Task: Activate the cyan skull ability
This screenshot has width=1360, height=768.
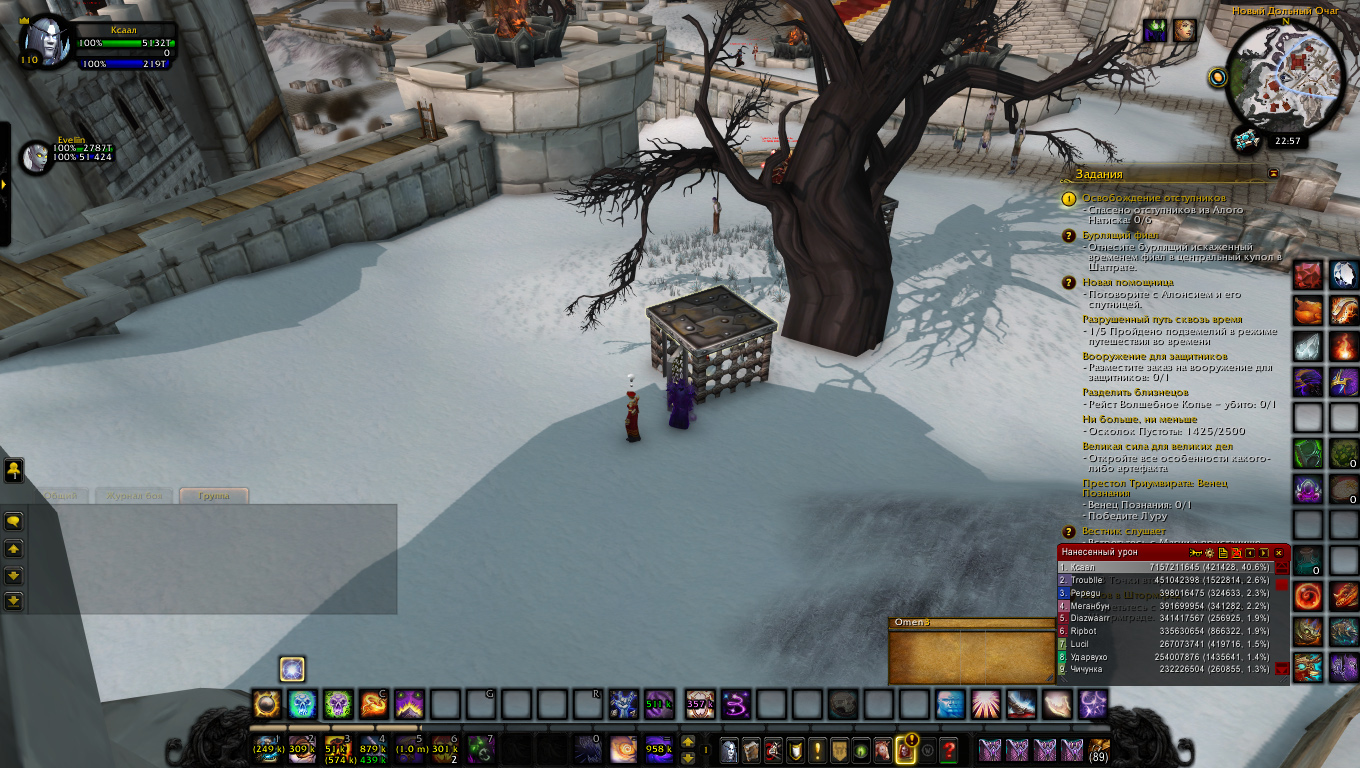Action: [x=302, y=704]
